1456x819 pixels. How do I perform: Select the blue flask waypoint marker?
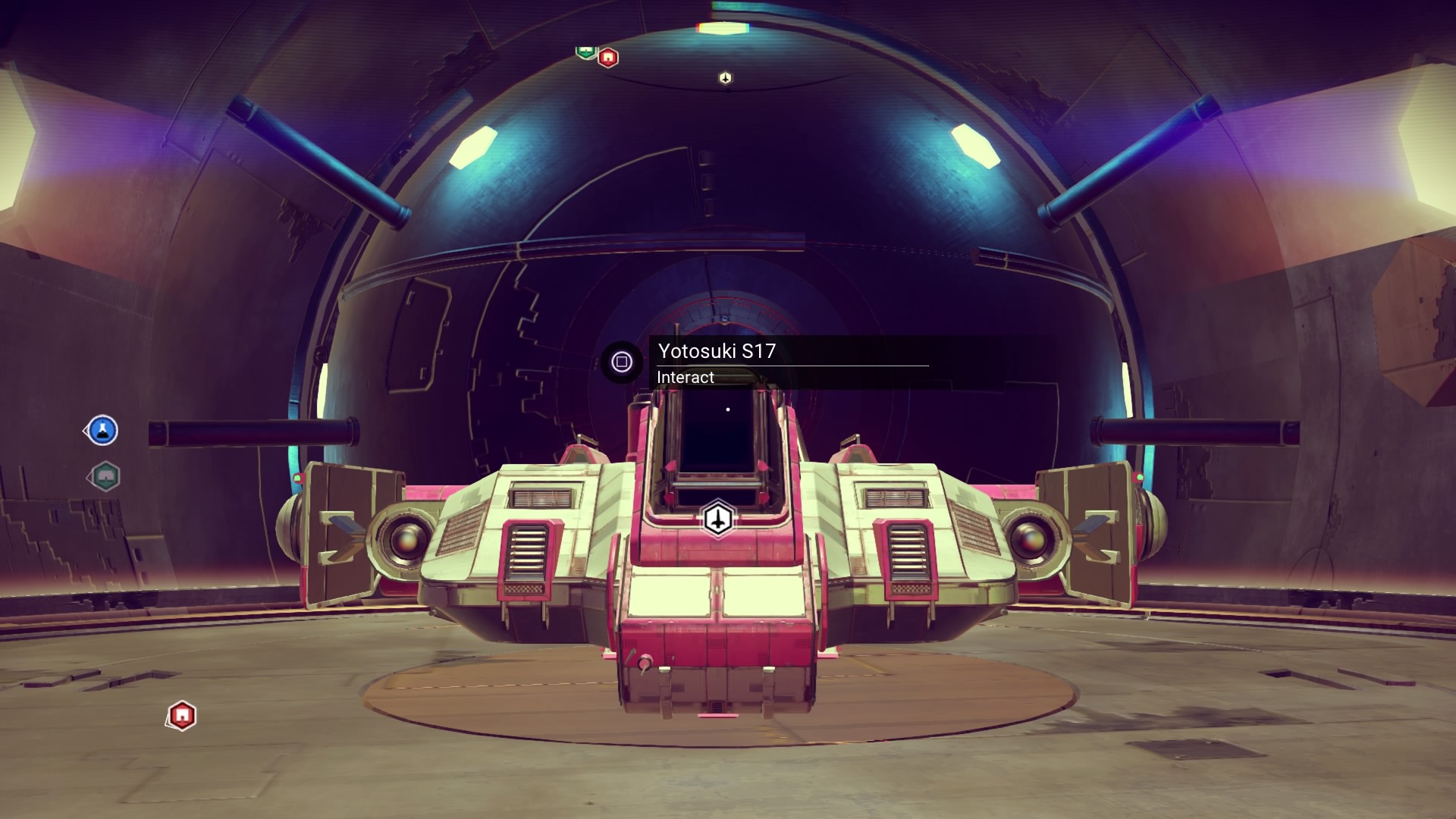click(103, 431)
